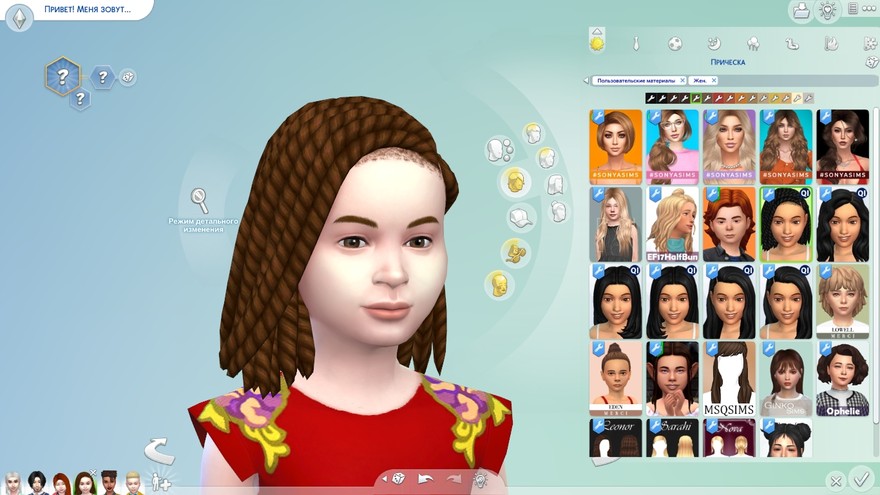Choose the MSQSIMS hairstyle thumbnail
Image resolution: width=880 pixels, height=495 pixels.
point(729,379)
